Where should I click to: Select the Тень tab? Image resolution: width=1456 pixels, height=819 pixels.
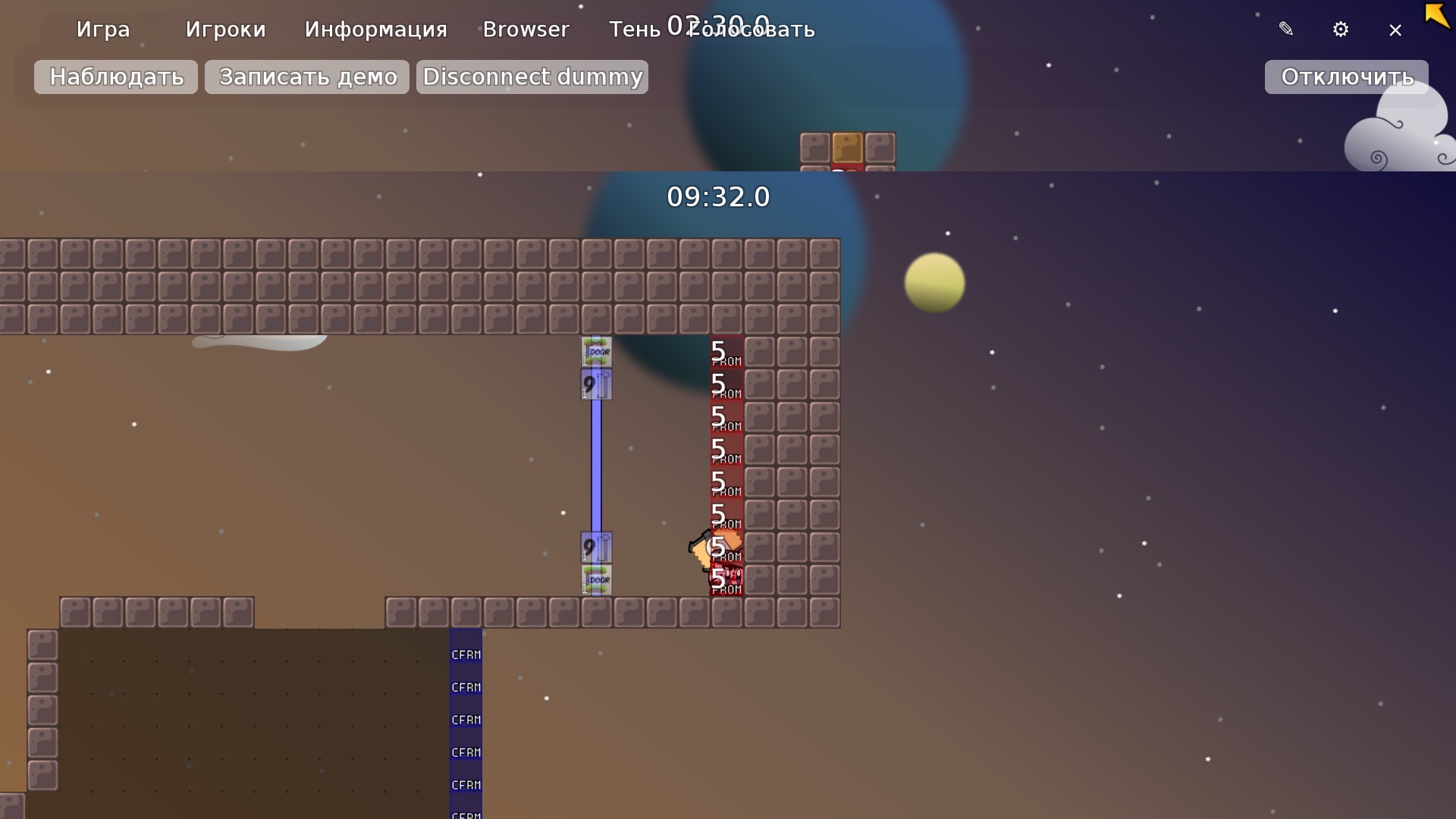635,30
